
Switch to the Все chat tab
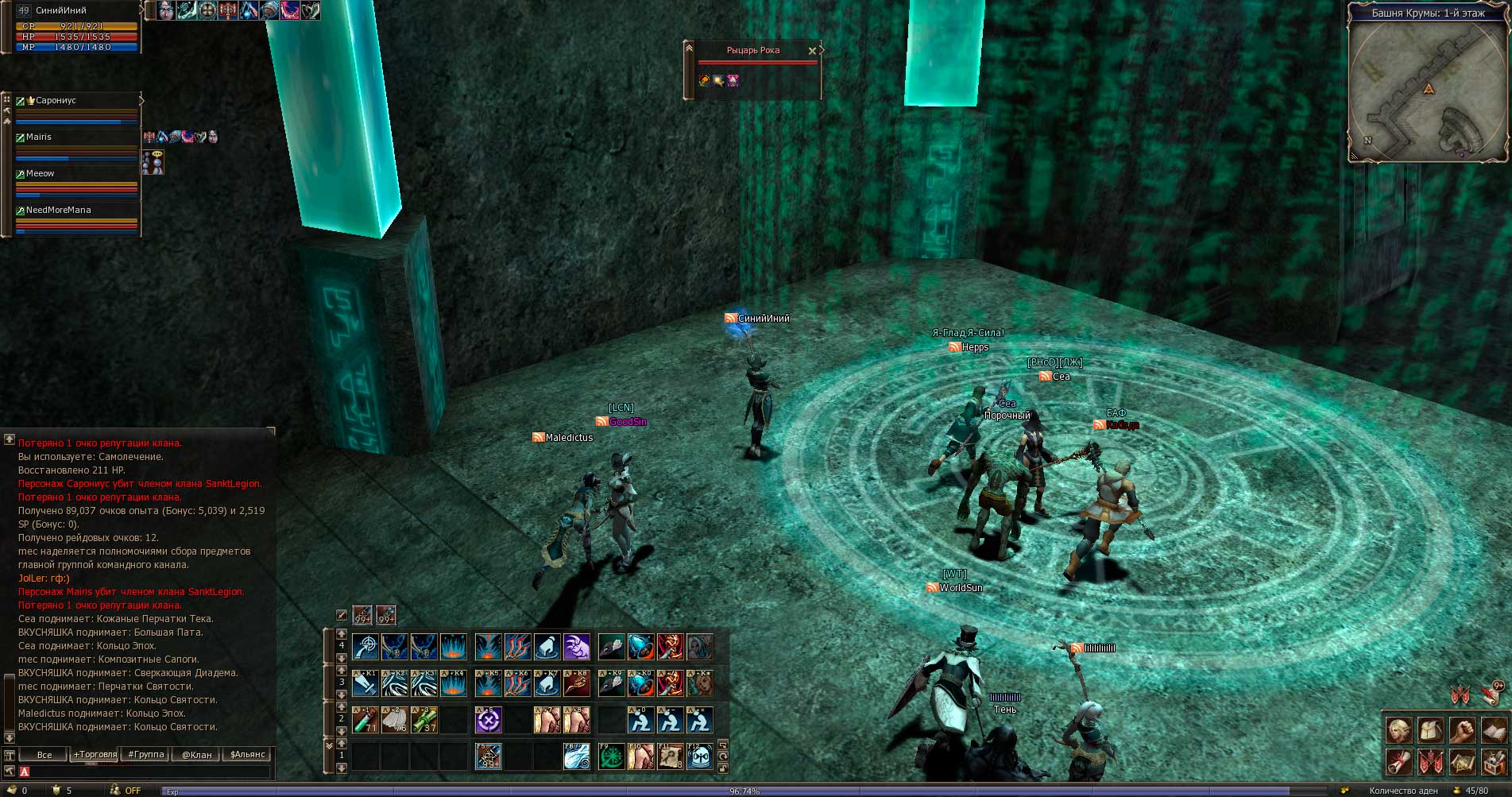44,754
